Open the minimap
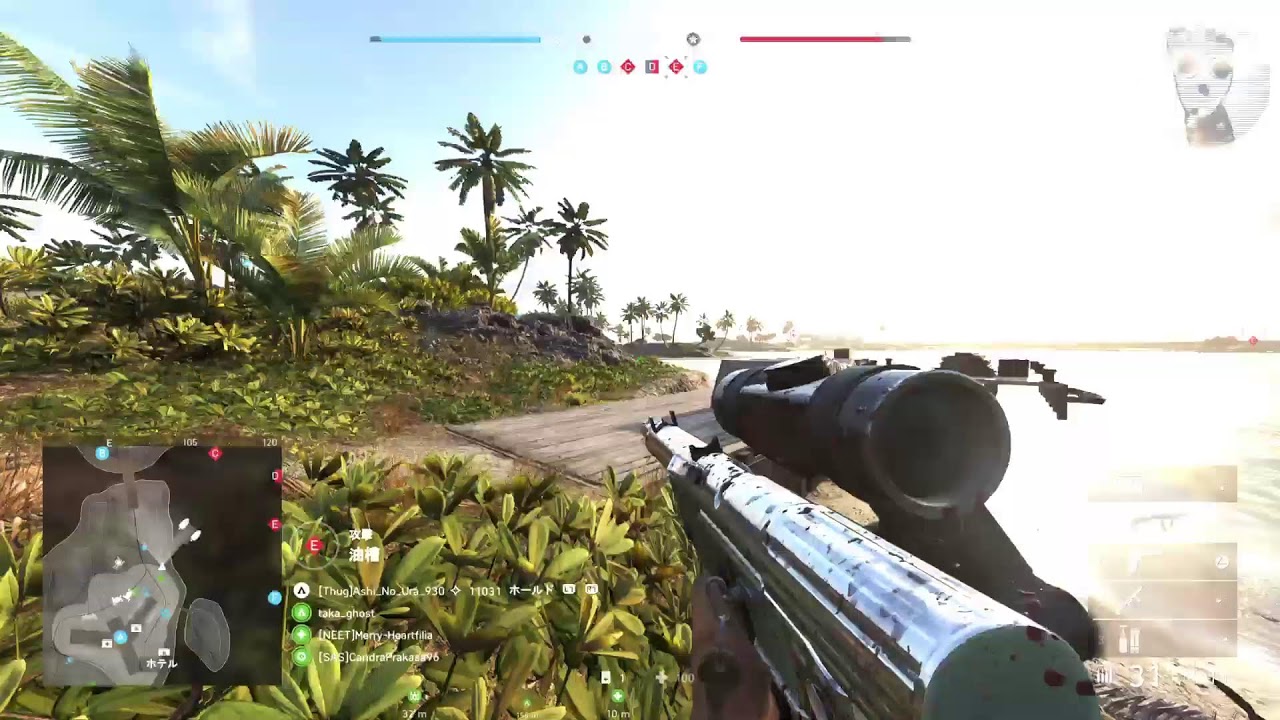The image size is (1280, 720). click(x=162, y=565)
